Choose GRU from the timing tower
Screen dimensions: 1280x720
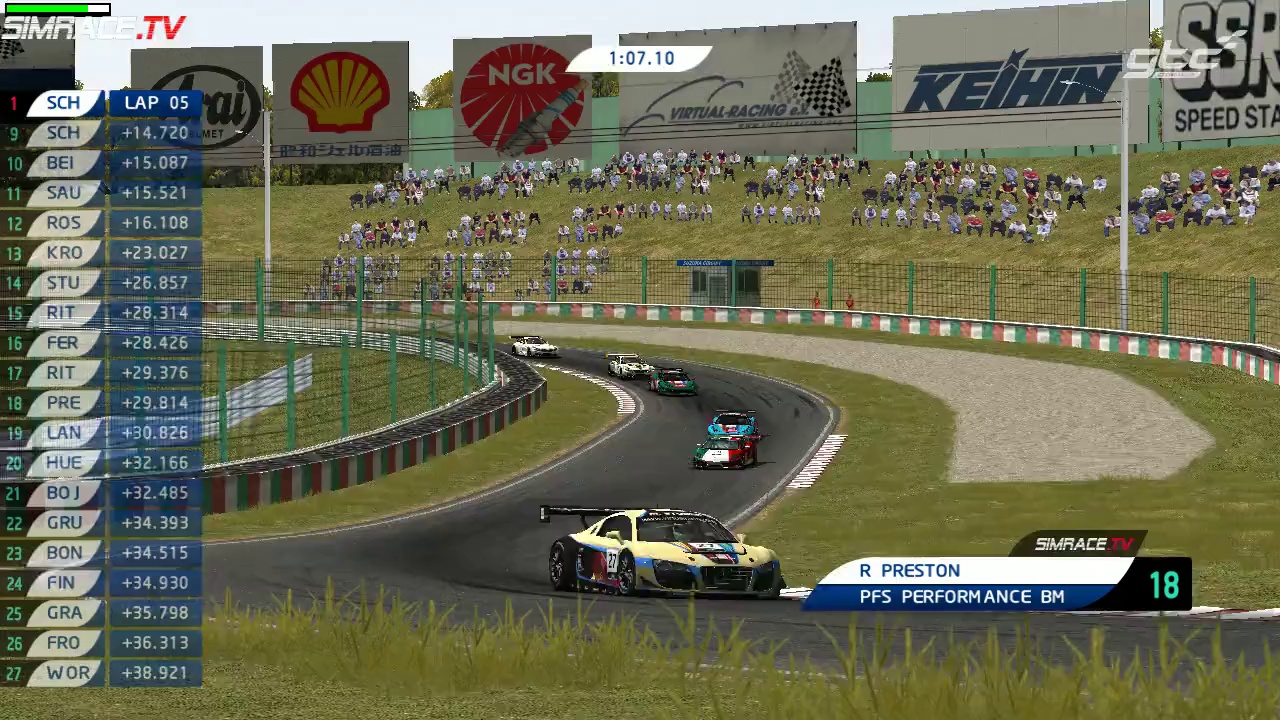pos(64,523)
